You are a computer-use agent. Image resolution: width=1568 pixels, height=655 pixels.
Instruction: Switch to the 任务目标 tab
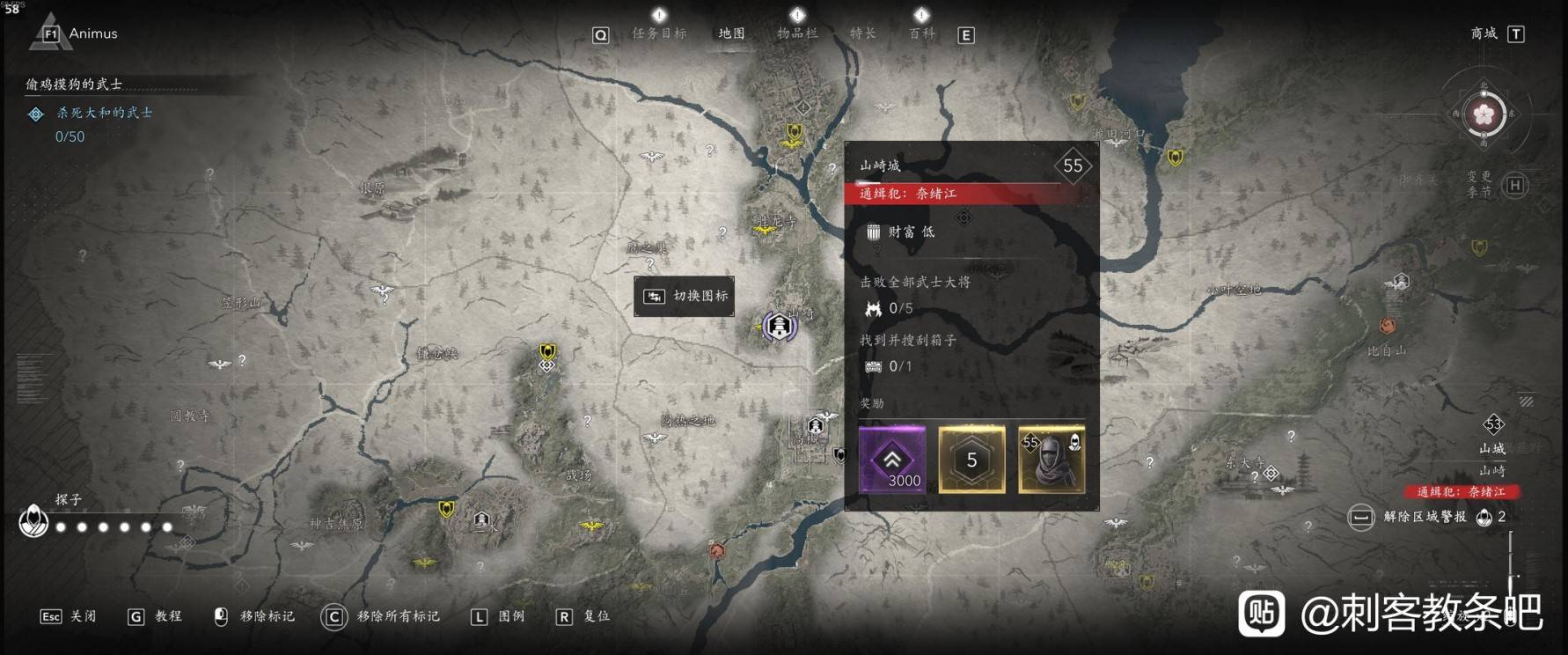[659, 33]
